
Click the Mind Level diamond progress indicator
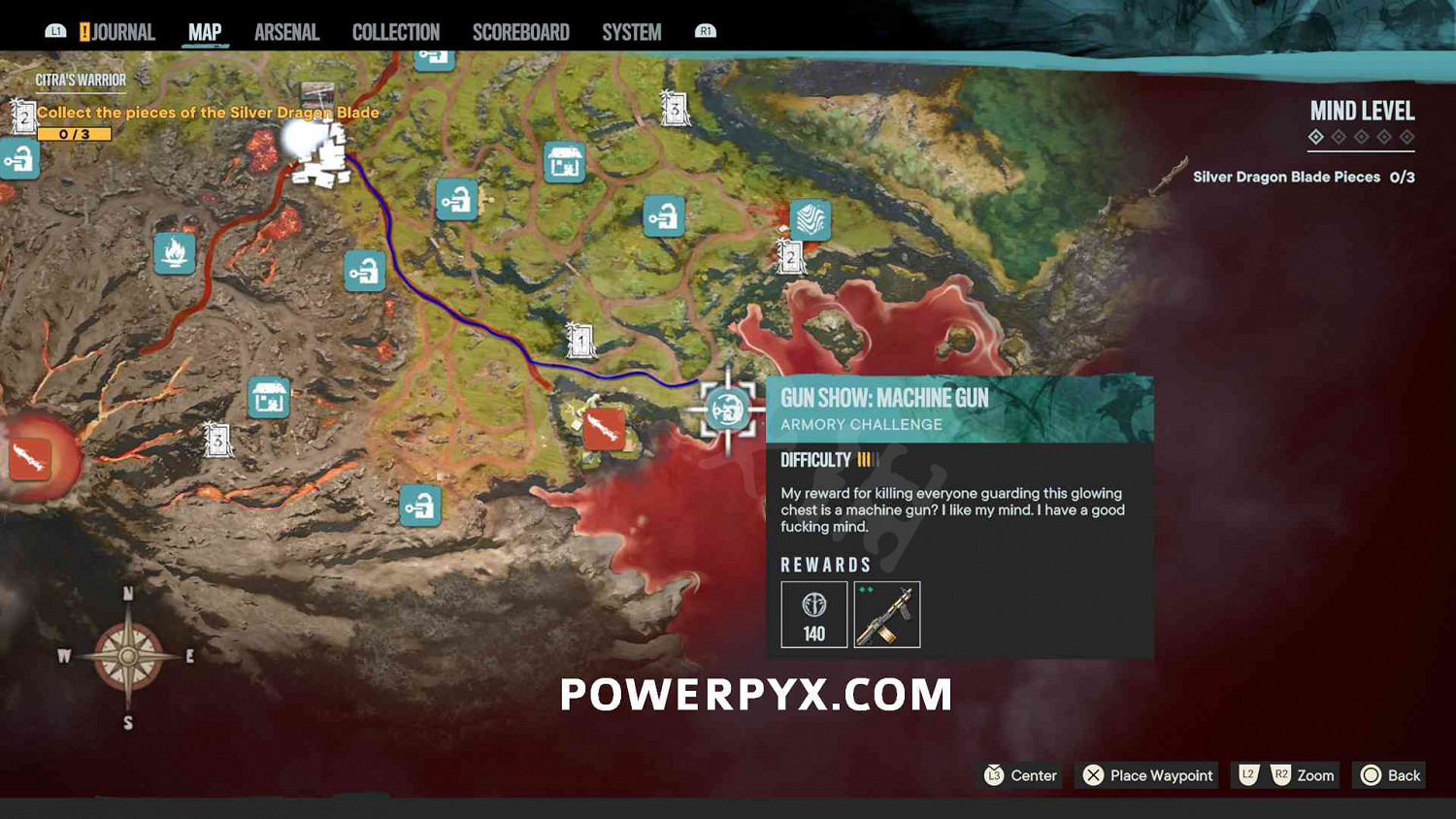(1361, 139)
